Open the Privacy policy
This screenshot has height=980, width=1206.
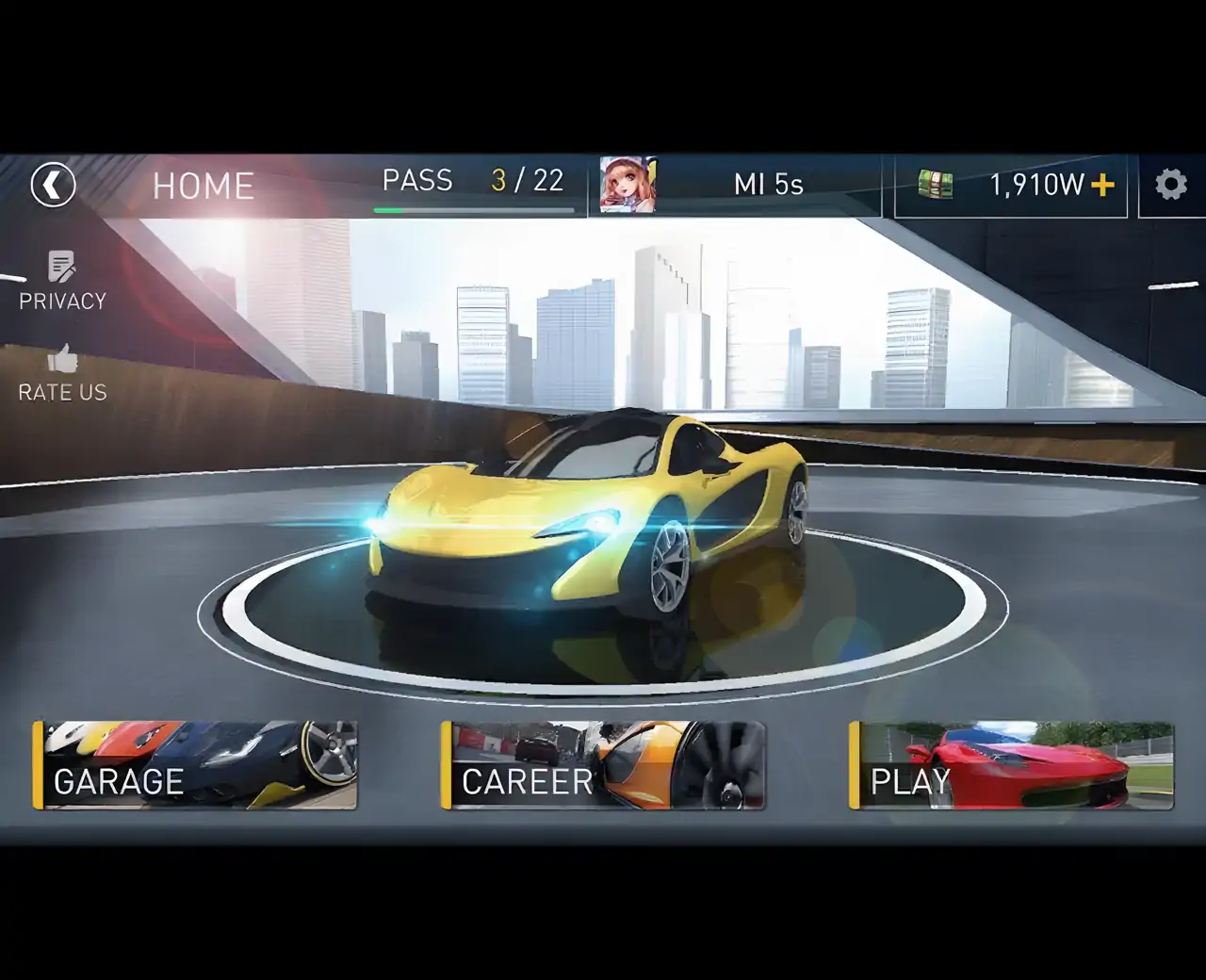click(62, 280)
